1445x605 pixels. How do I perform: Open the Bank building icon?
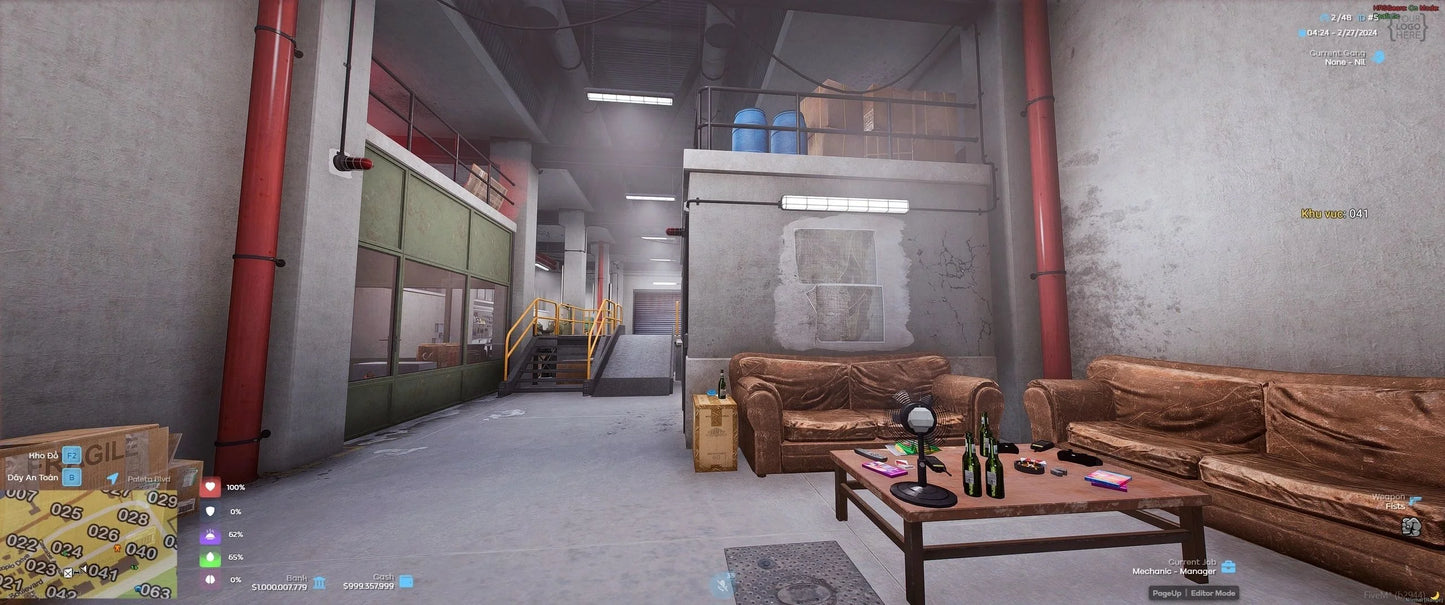319,582
